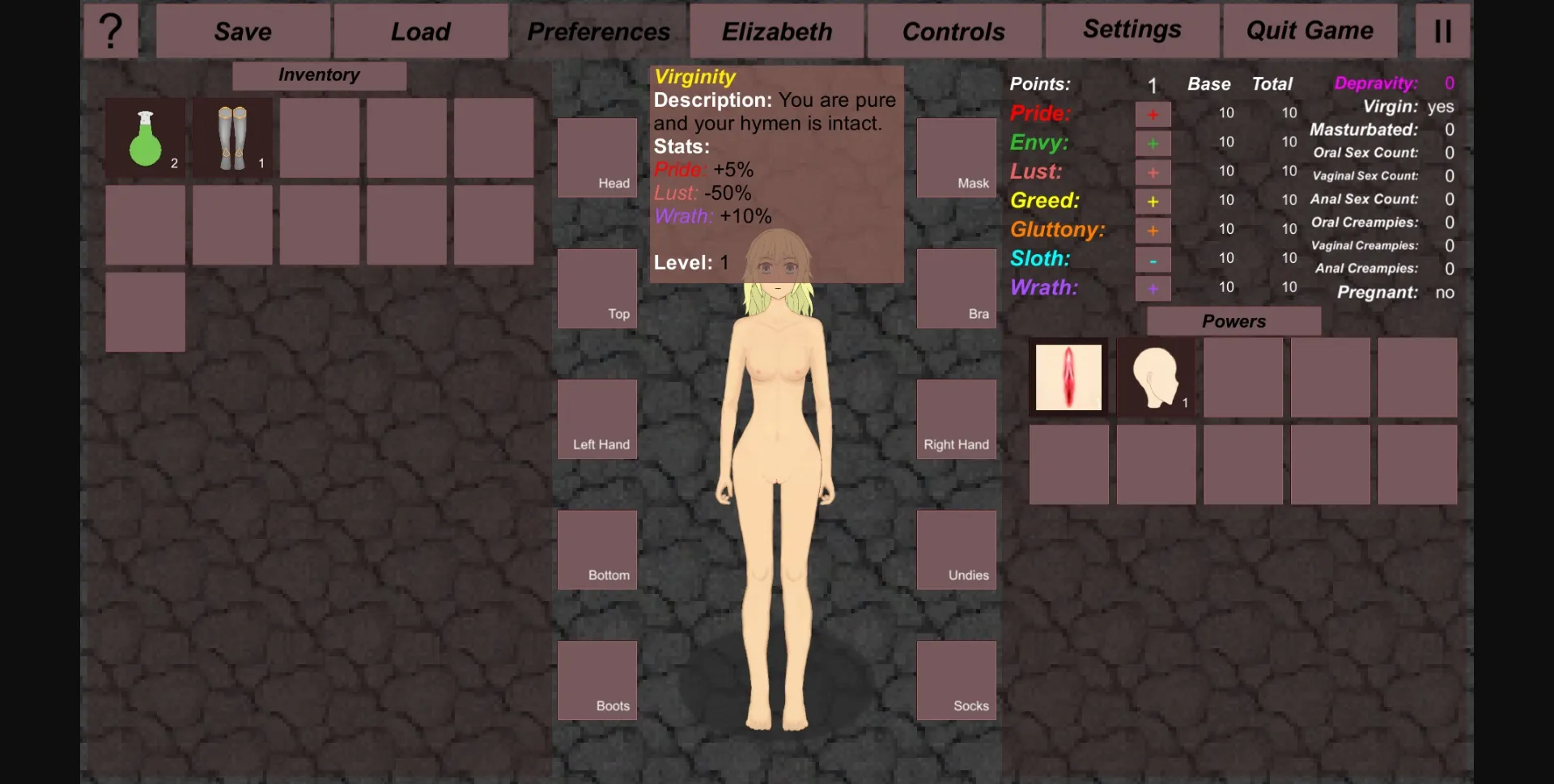Image resolution: width=1554 pixels, height=784 pixels.
Task: Switch to the Elizabeth tab
Action: click(776, 31)
